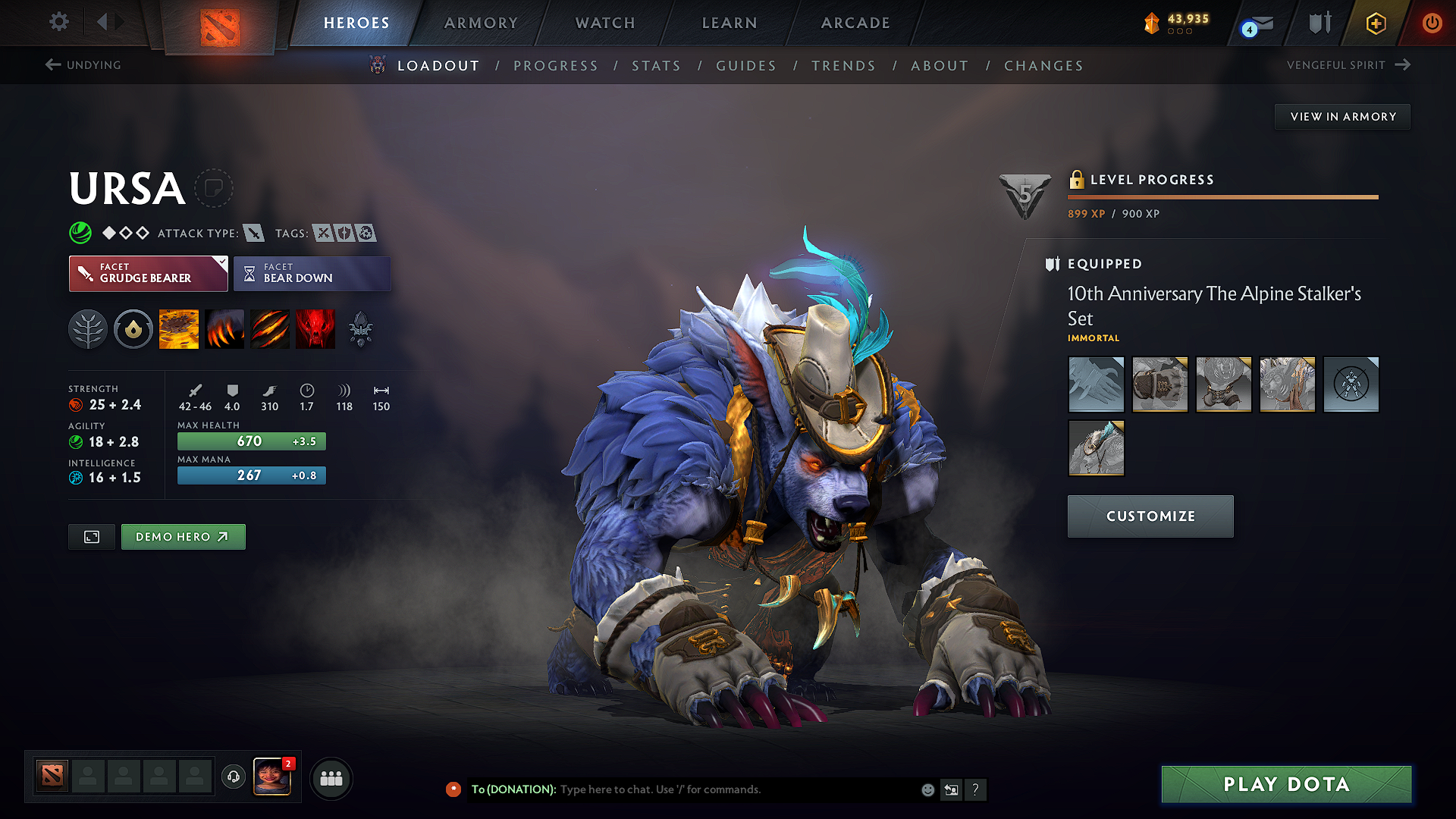Screen dimensions: 1456x819
Task: Toggle the emoticon picker in chat
Action: pyautogui.click(x=927, y=789)
